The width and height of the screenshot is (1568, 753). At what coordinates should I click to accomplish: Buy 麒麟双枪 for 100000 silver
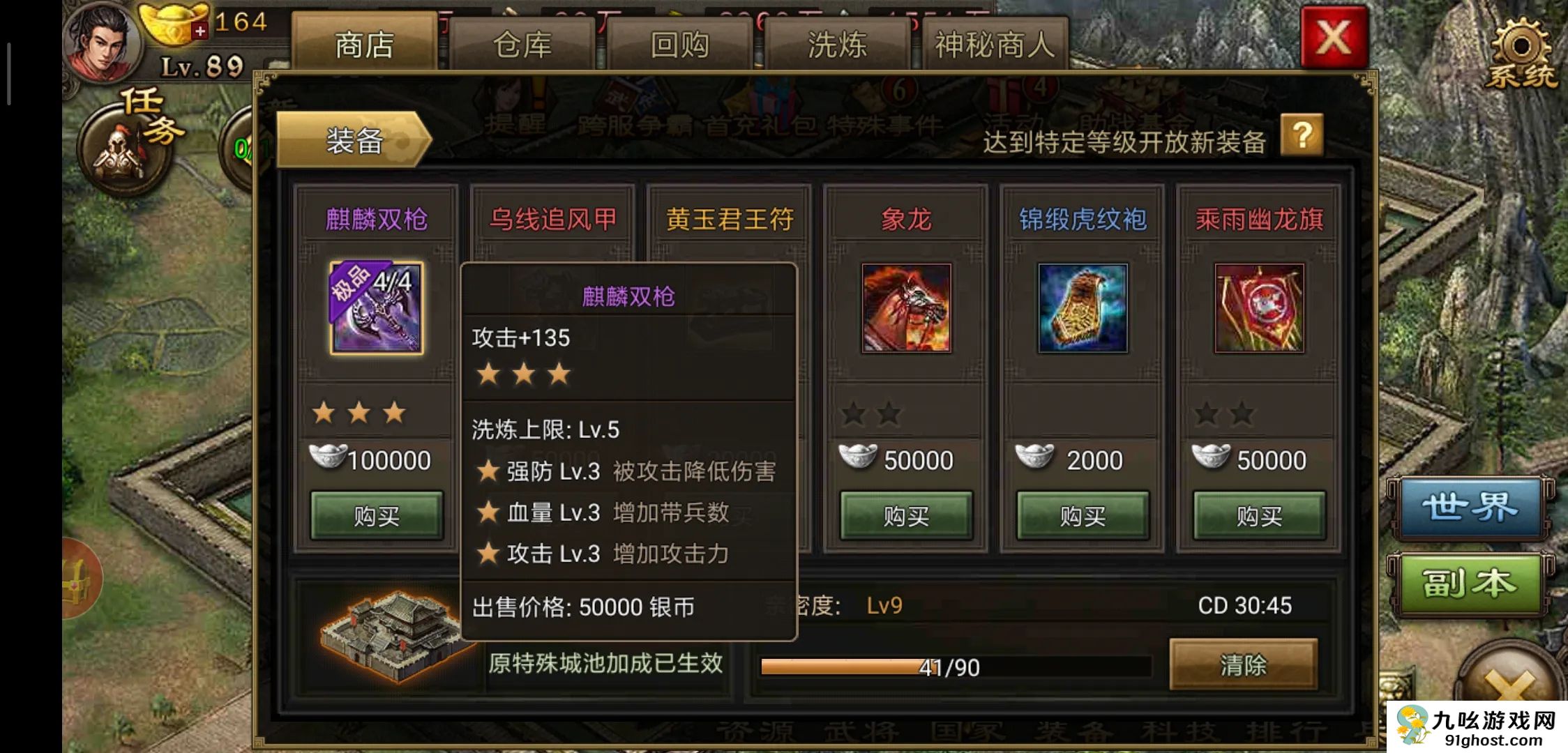point(377,516)
